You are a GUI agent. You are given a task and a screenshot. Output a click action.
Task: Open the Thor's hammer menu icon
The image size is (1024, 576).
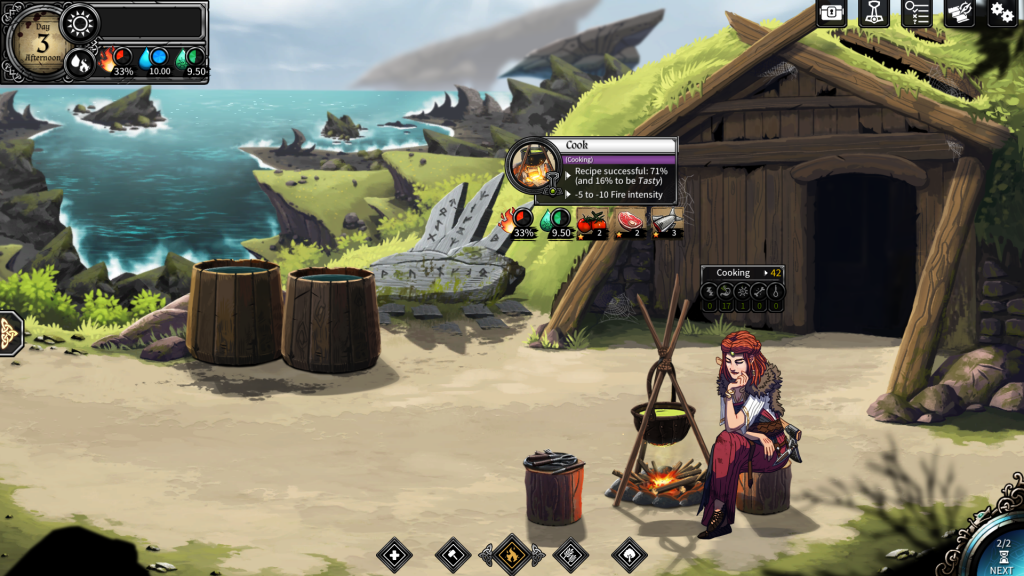click(x=874, y=13)
